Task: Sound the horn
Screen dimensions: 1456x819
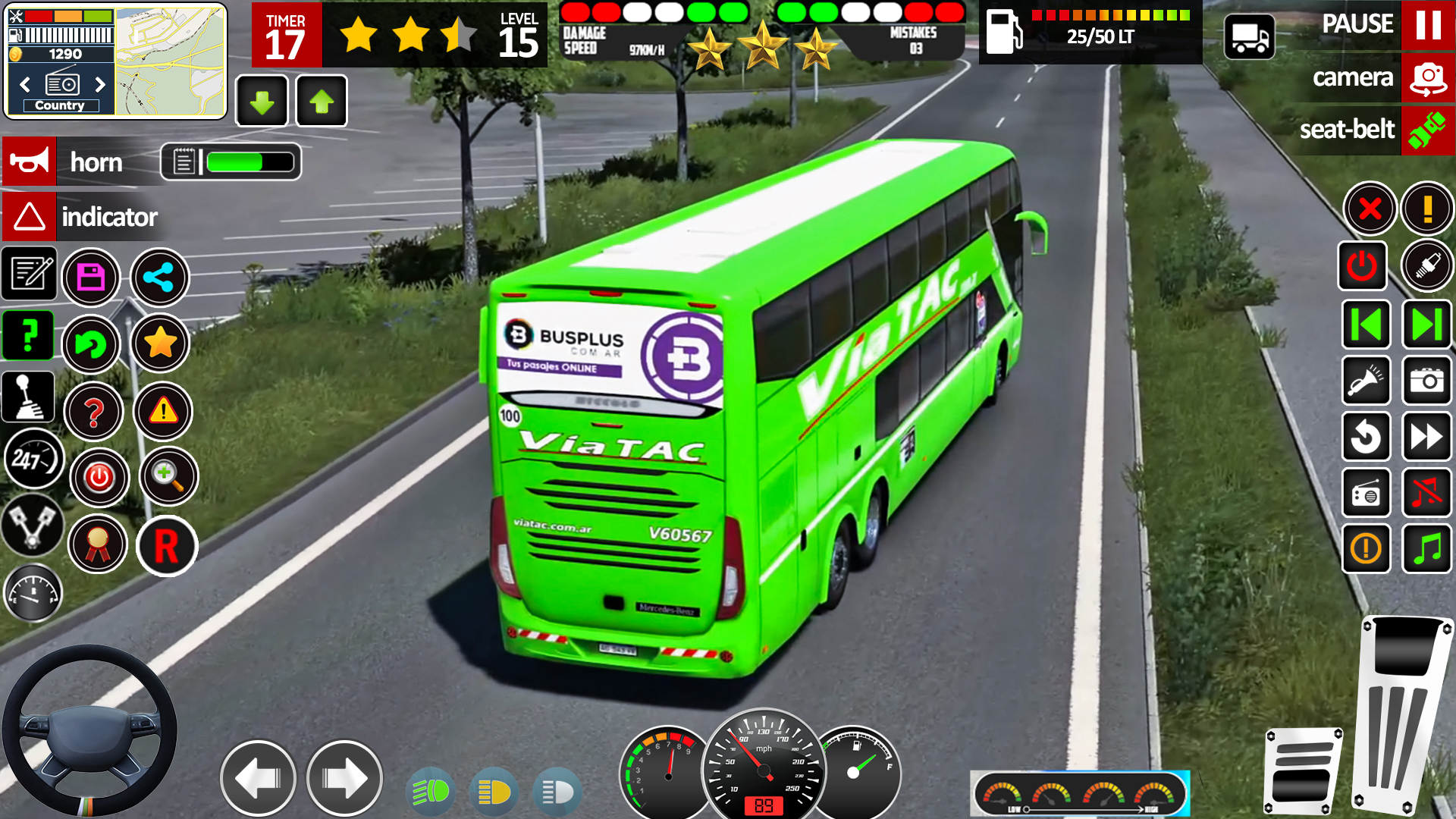Action: (x=30, y=162)
